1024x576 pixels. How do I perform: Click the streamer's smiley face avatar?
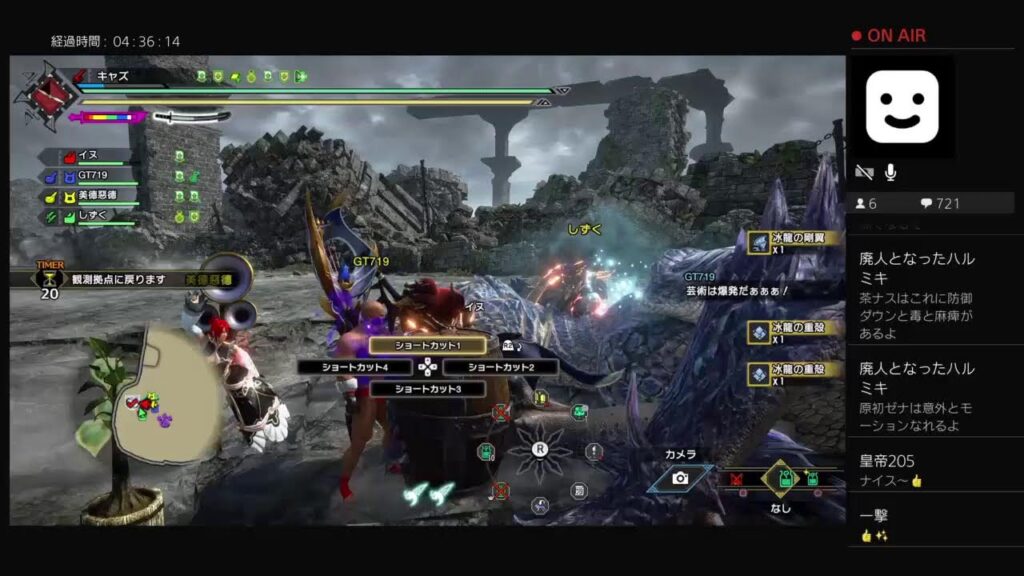(901, 106)
